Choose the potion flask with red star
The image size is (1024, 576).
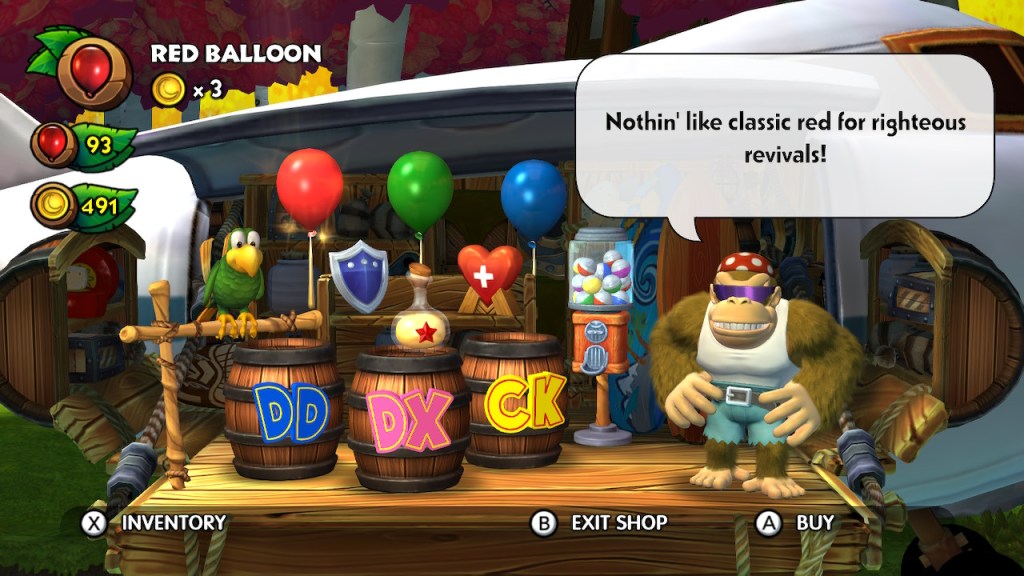point(425,318)
